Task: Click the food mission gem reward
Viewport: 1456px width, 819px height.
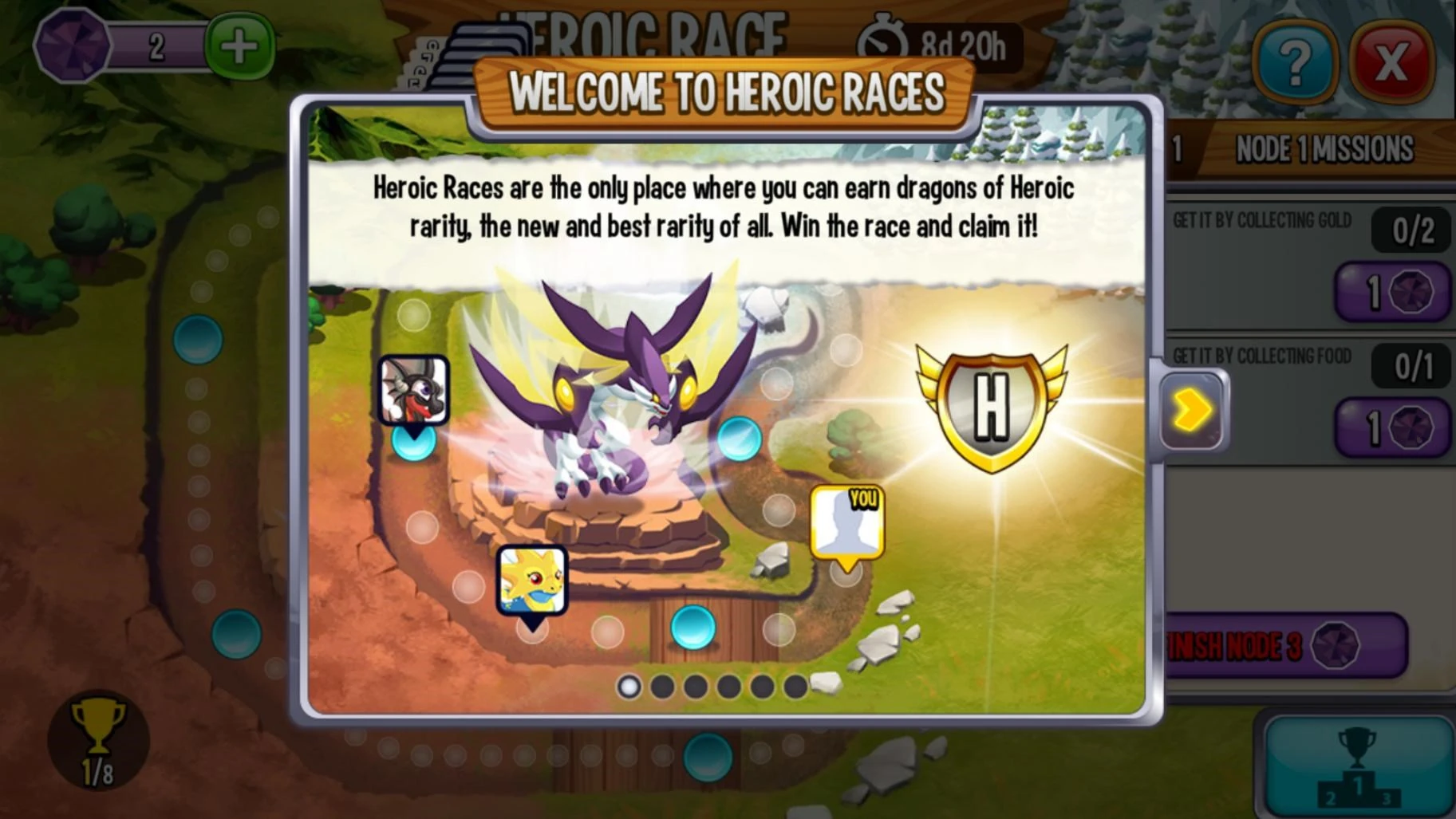Action: point(1392,427)
